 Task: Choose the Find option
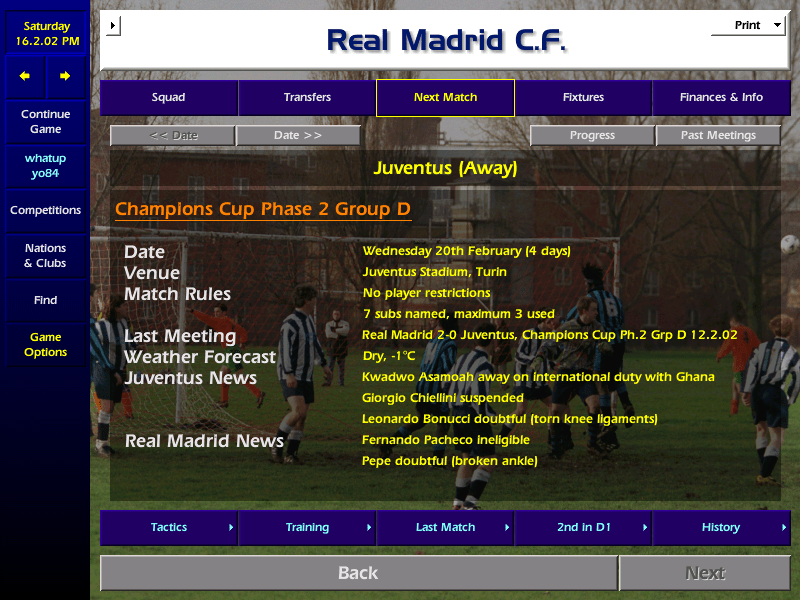click(x=45, y=300)
